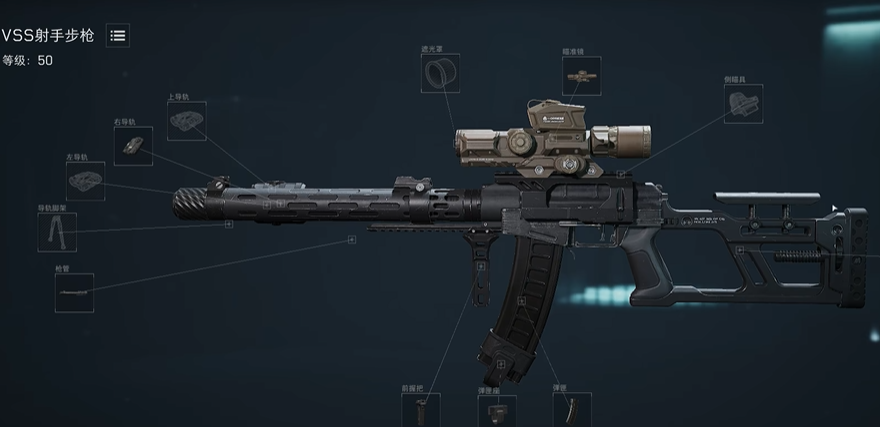Open the 枪管 barrel attachment slot
The height and width of the screenshot is (427, 880).
point(74,293)
